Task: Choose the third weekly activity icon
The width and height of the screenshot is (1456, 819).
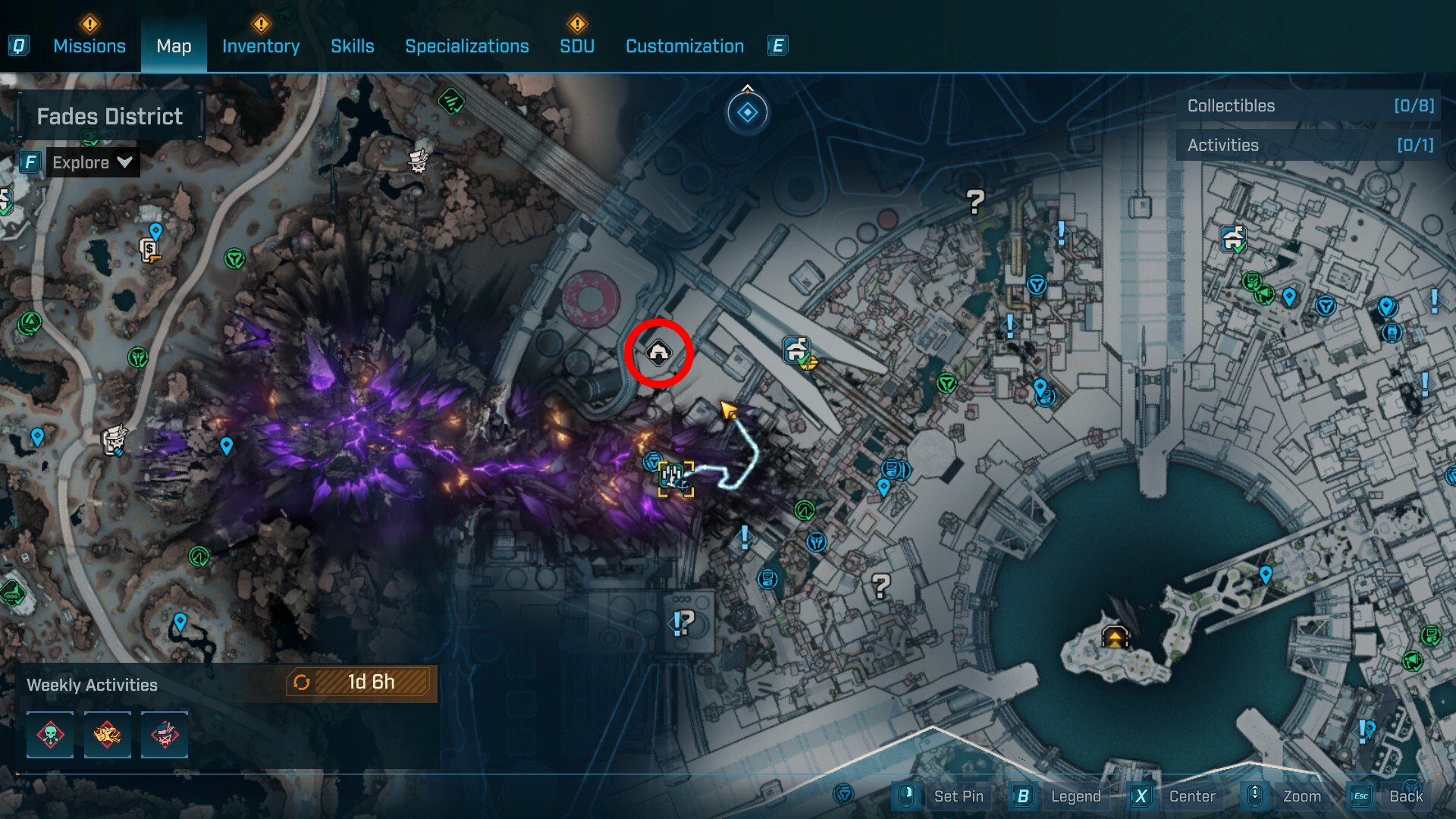Action: (165, 734)
